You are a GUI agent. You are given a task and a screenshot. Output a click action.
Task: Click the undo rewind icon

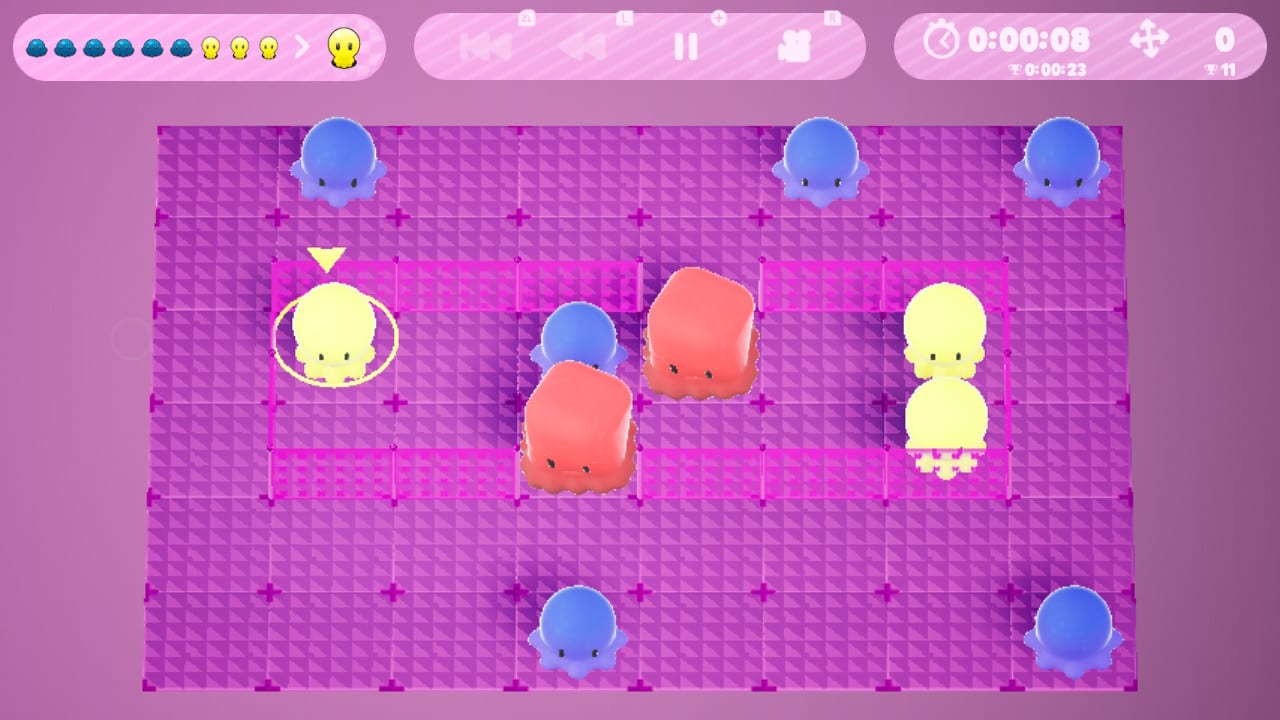click(584, 45)
